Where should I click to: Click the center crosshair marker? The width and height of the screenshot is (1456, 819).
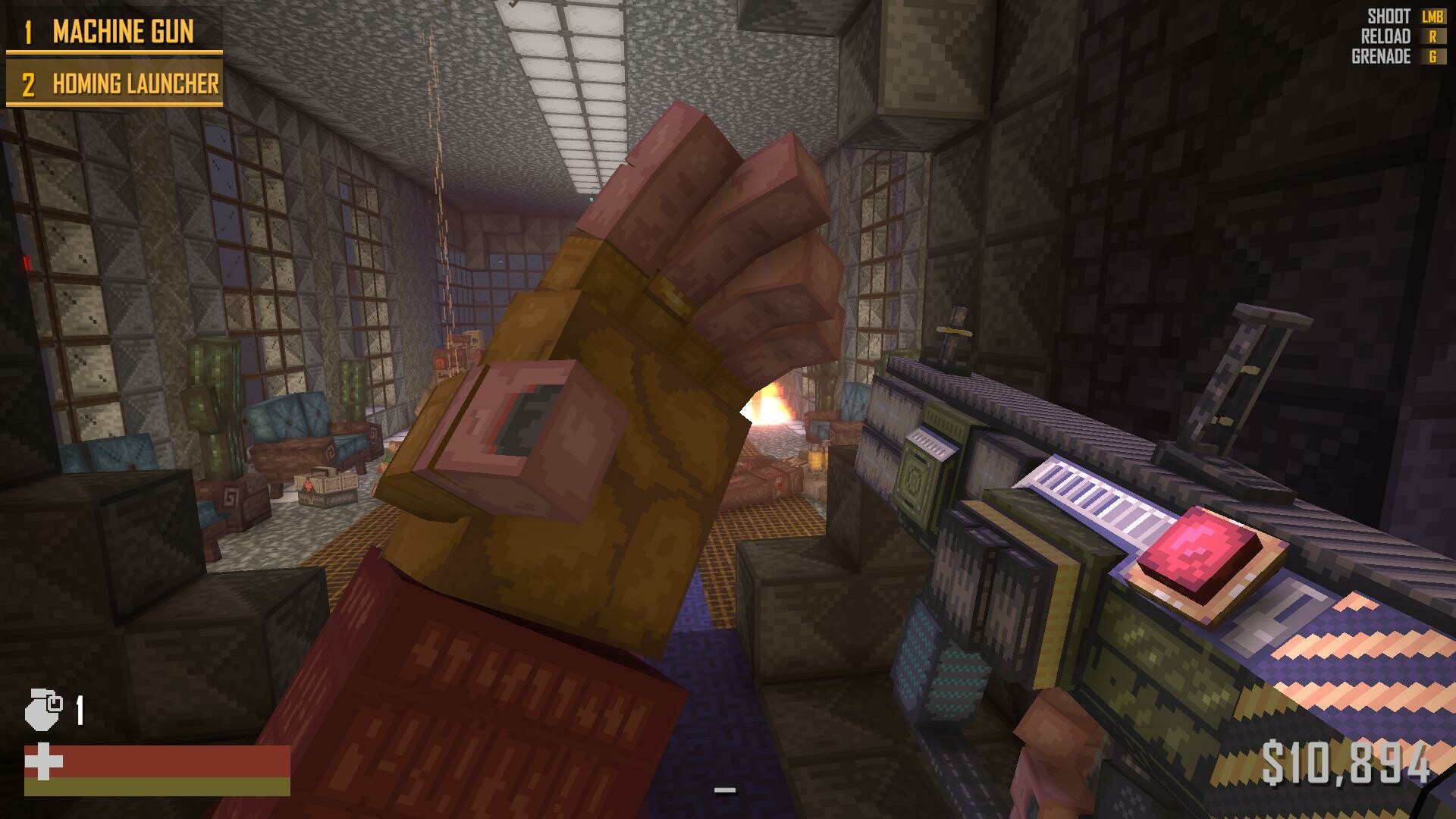coord(726,791)
